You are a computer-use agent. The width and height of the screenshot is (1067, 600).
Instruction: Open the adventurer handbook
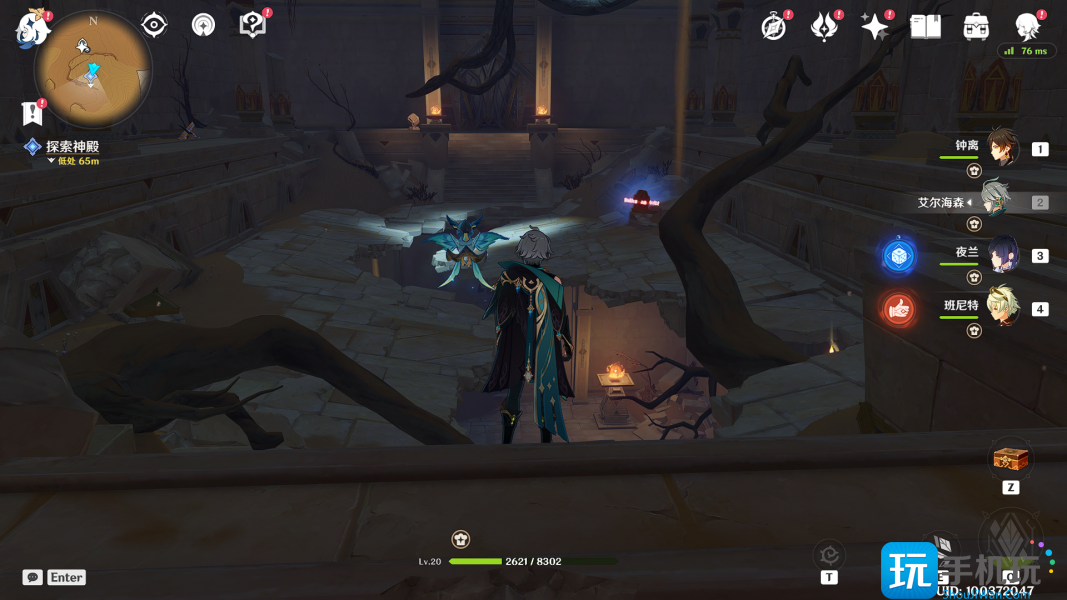tap(925, 27)
